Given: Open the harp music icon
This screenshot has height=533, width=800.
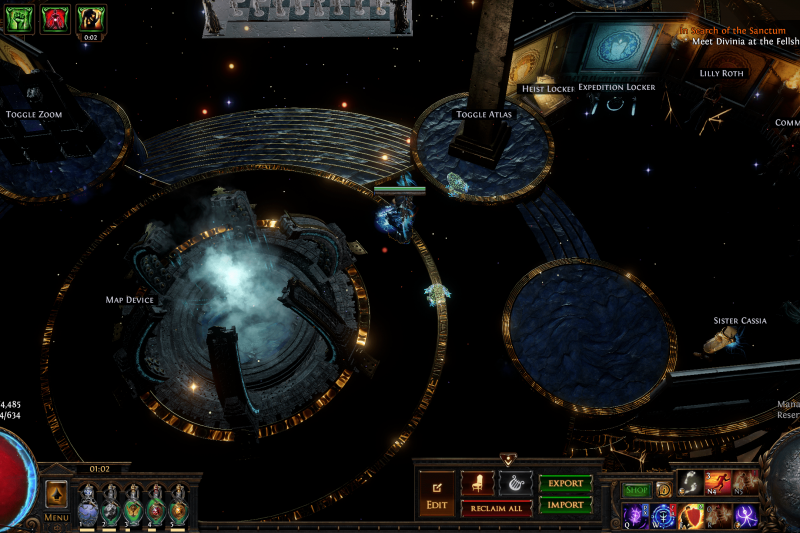Looking at the screenshot, I should (x=514, y=483).
